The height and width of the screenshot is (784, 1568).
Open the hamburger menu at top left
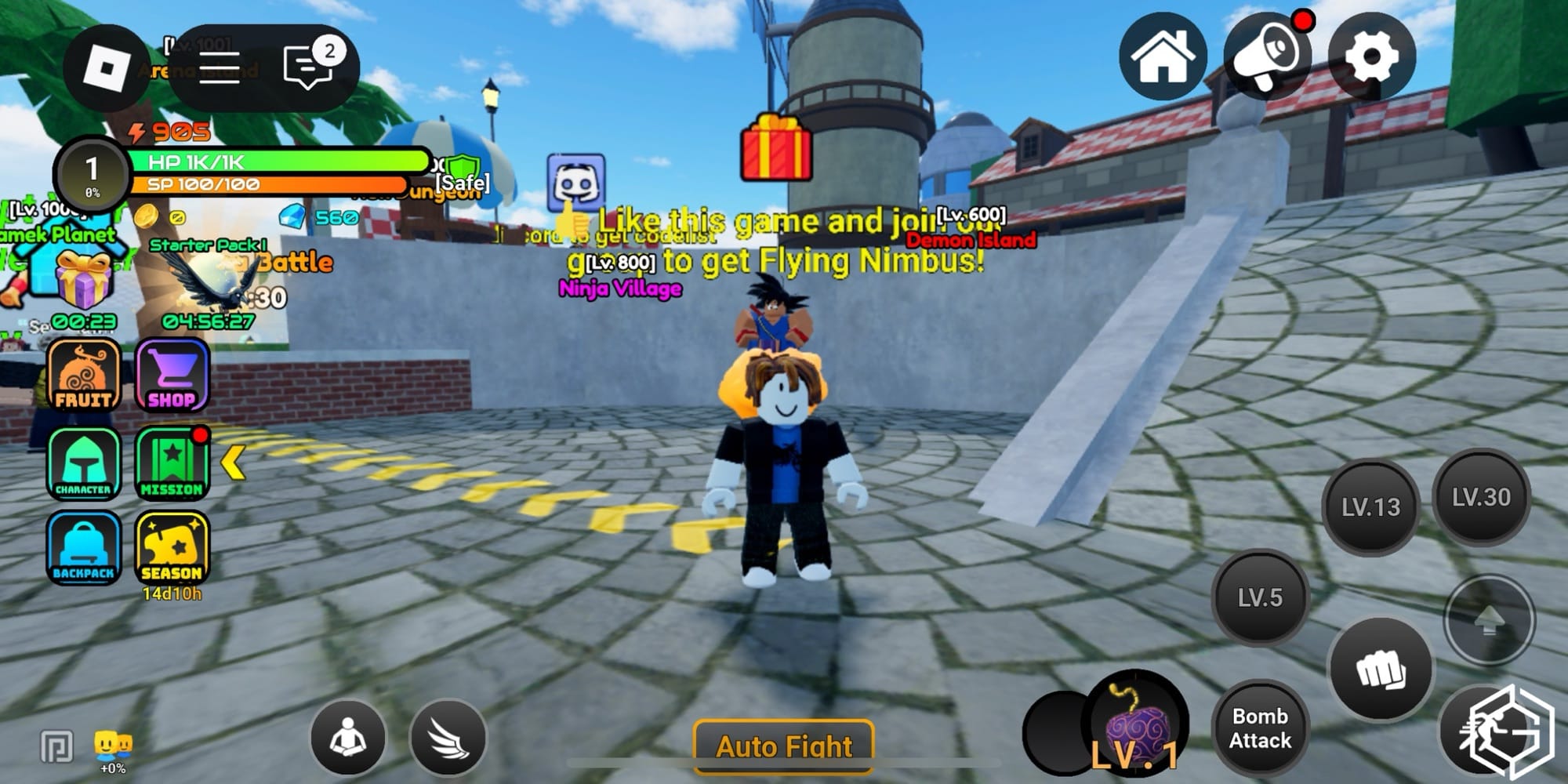(219, 64)
